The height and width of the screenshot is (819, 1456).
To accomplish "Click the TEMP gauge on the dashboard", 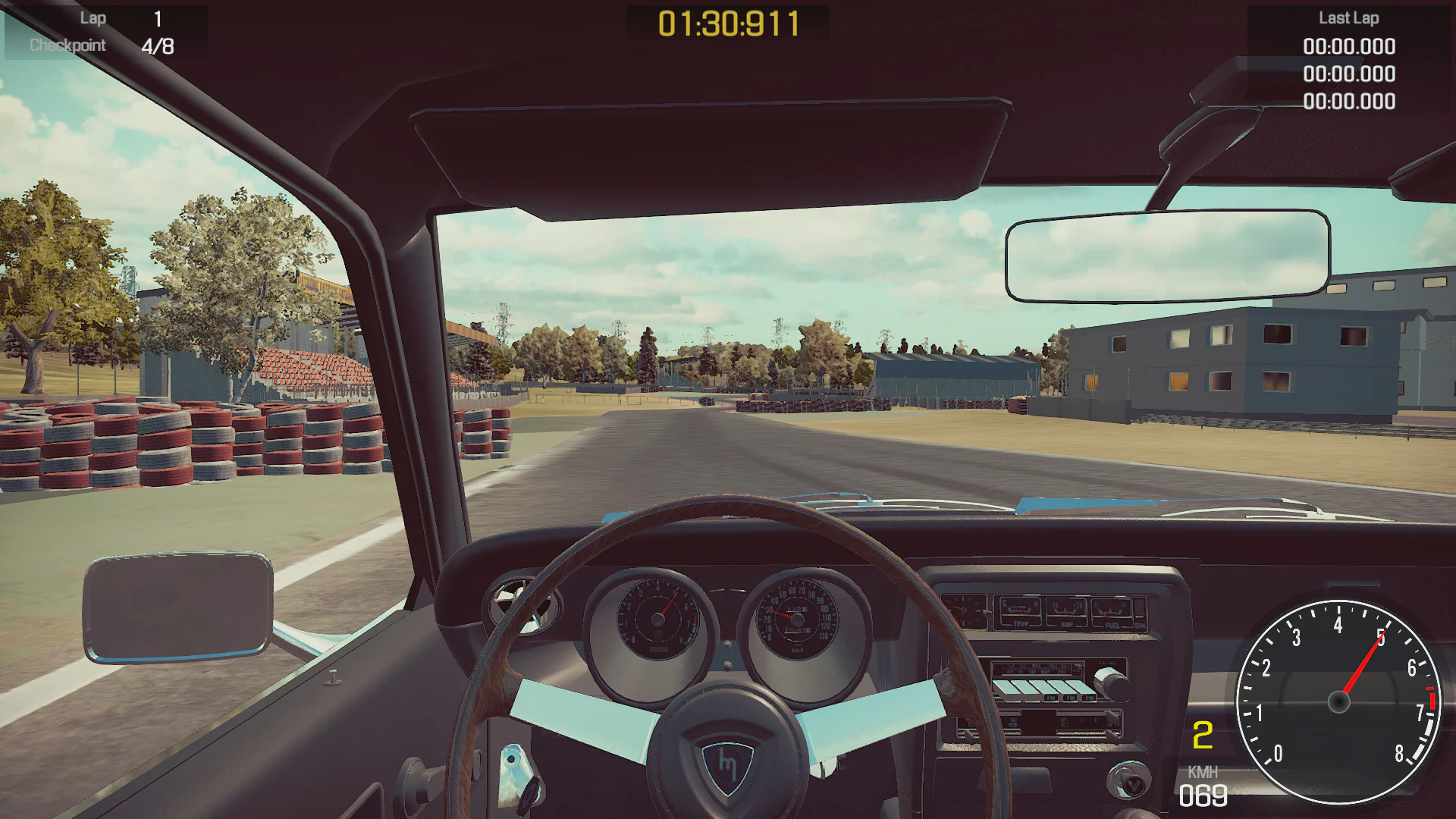I will tap(1021, 611).
